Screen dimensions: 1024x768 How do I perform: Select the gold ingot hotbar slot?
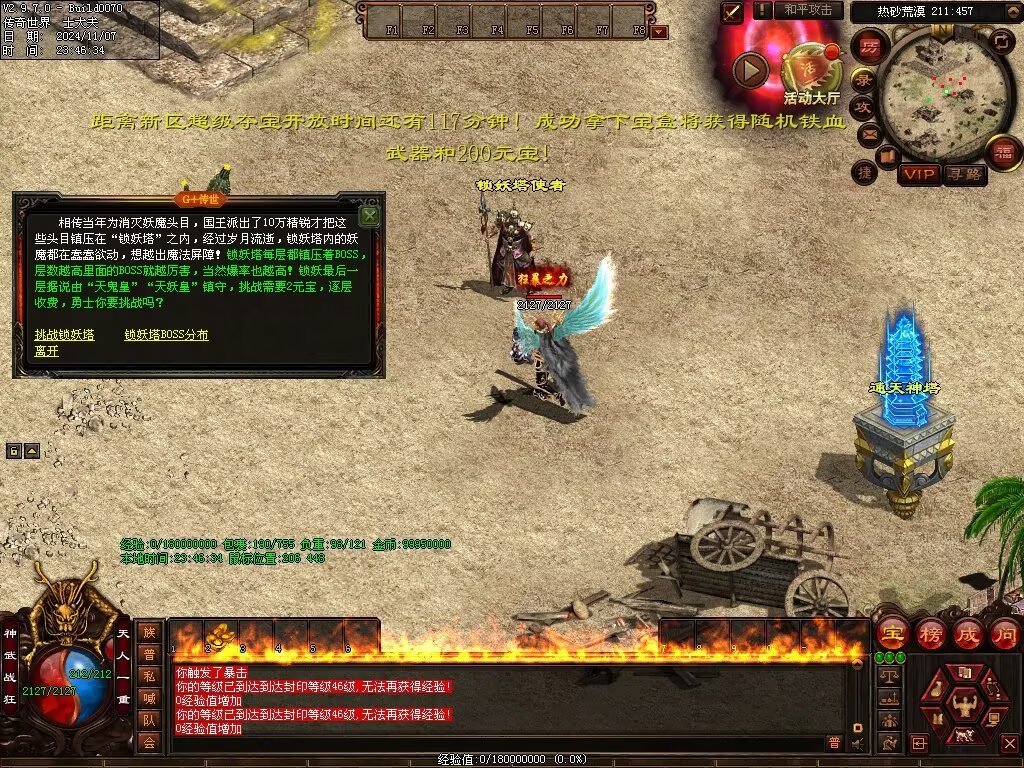tap(219, 633)
